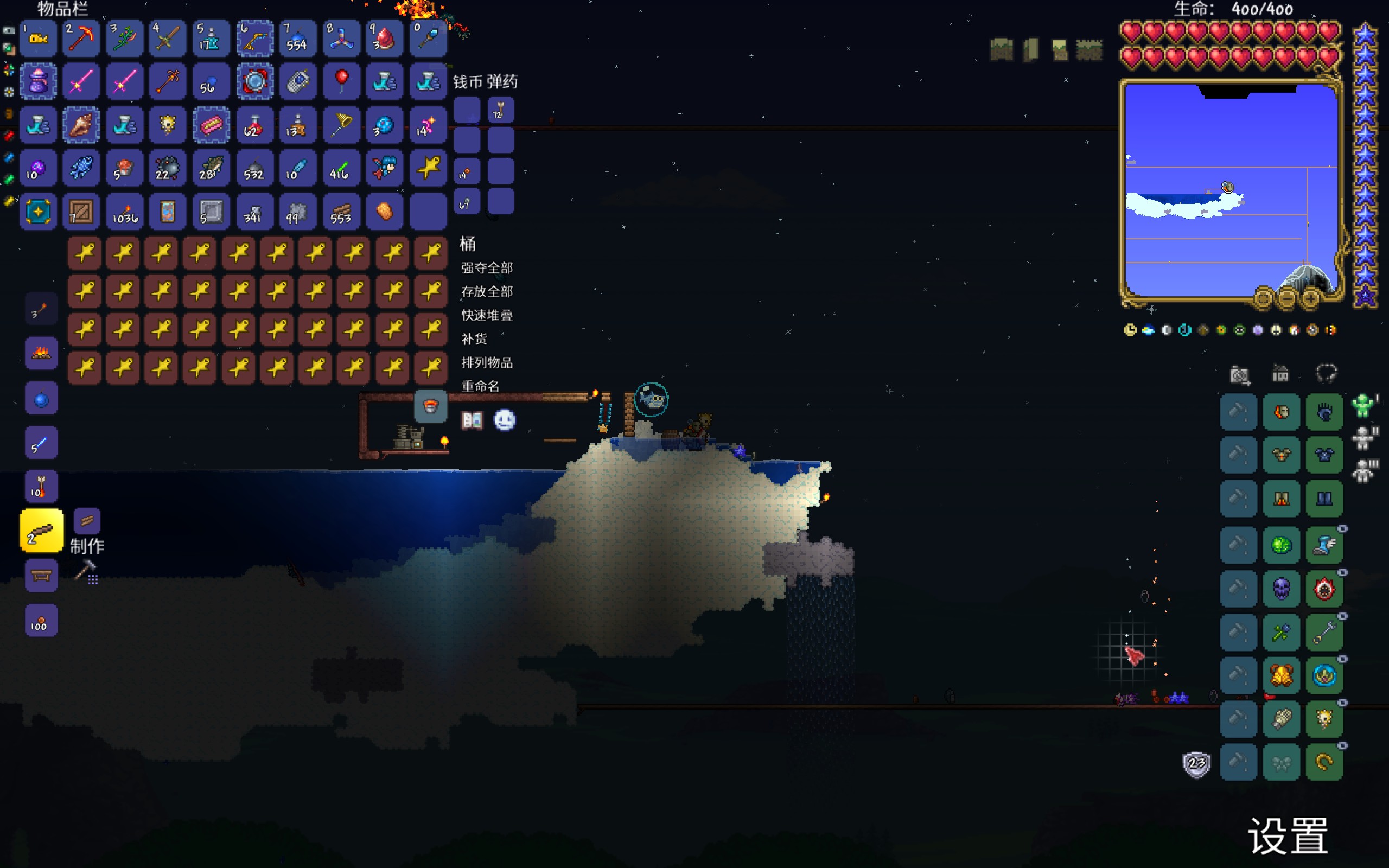The image size is (1389, 868).
Task: Open the emote face bubble icon
Action: point(505,420)
